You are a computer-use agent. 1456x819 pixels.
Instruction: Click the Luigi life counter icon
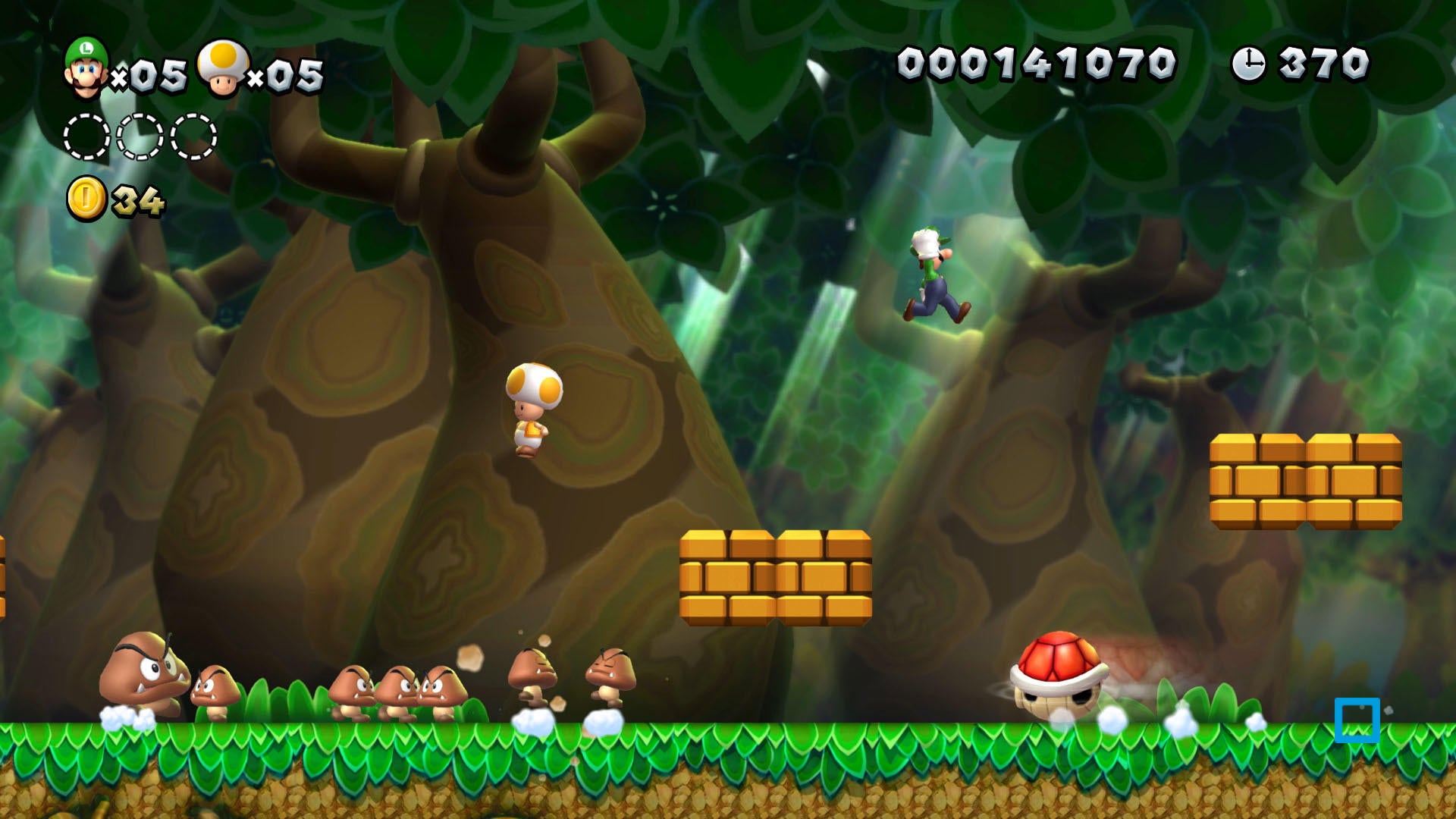(x=83, y=67)
